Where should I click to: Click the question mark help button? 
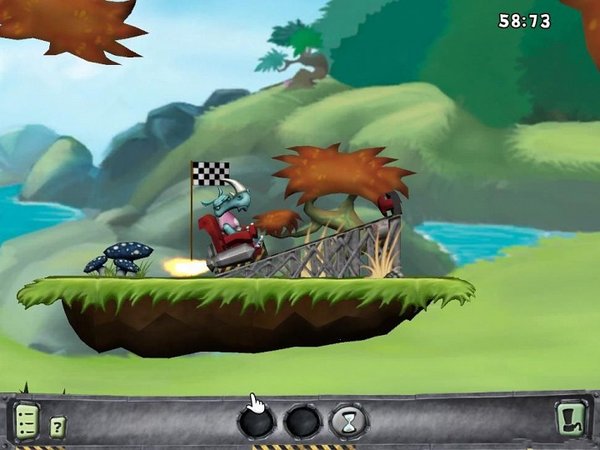point(58,425)
